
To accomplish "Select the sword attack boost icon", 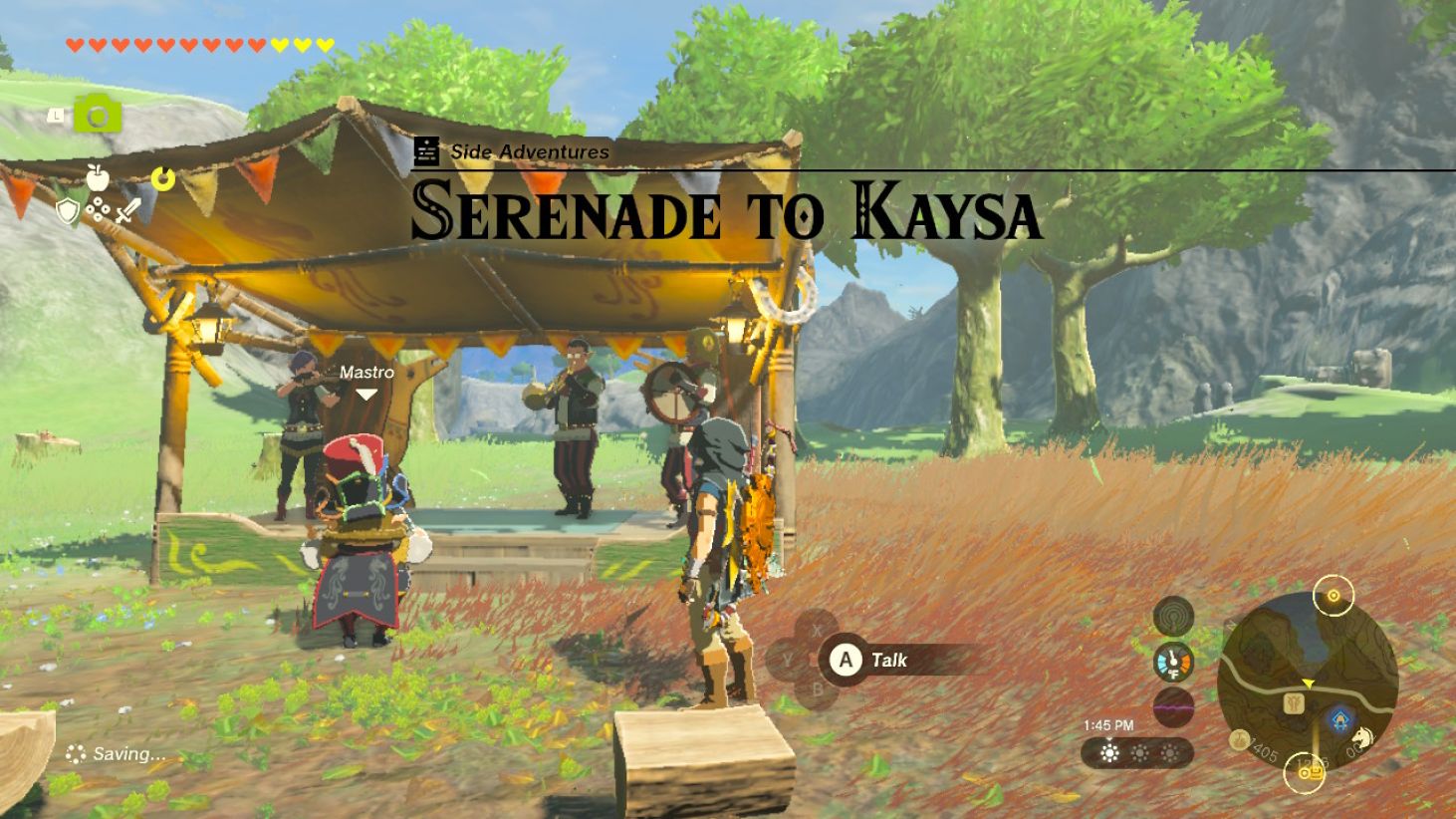I will point(128,209).
